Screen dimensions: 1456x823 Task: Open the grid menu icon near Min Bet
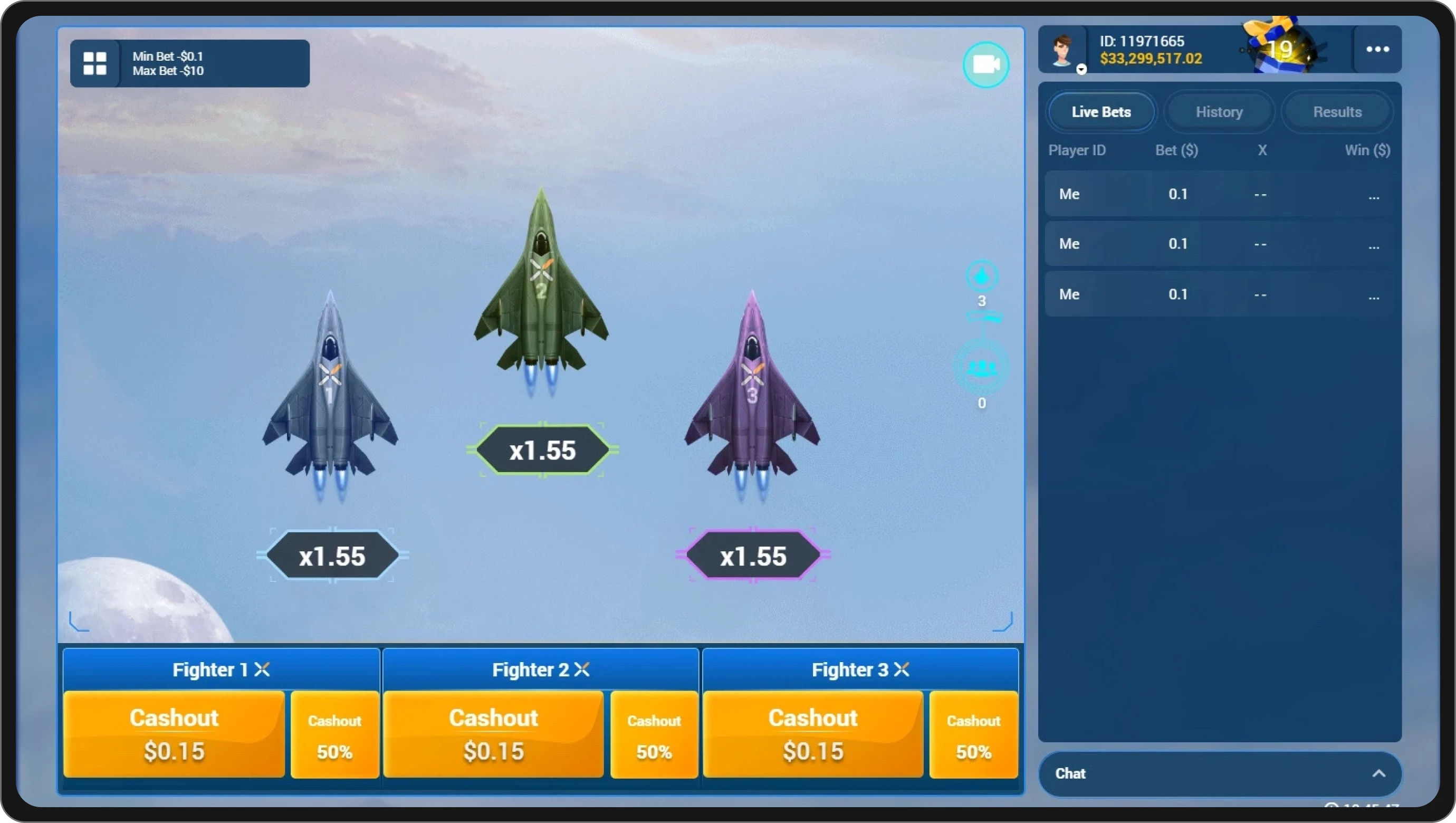[x=94, y=63]
